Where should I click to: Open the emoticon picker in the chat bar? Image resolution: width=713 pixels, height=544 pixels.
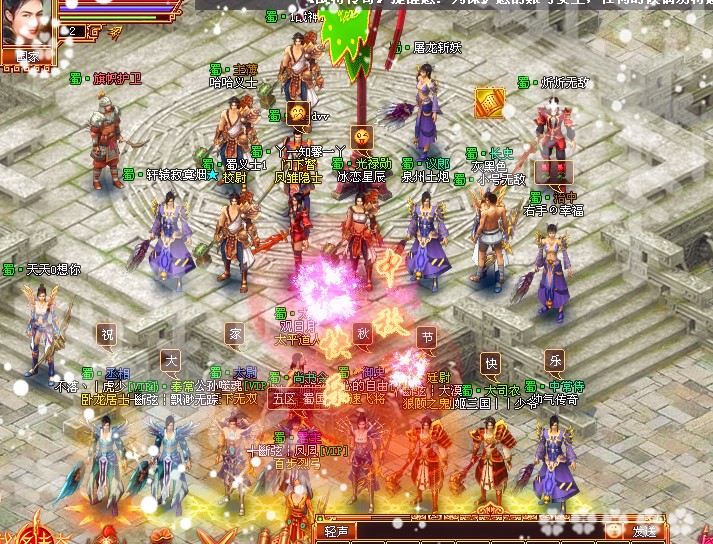tap(613, 530)
